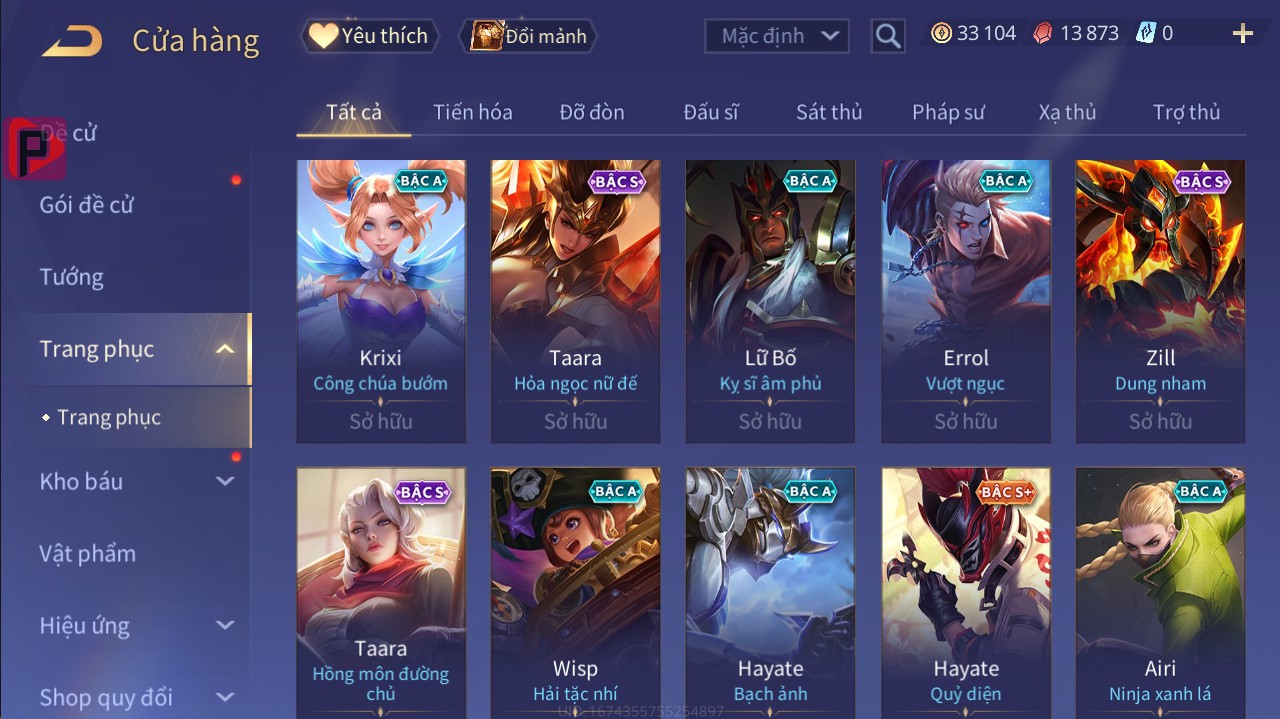Open the Mặc định sort dropdown

click(x=776, y=36)
